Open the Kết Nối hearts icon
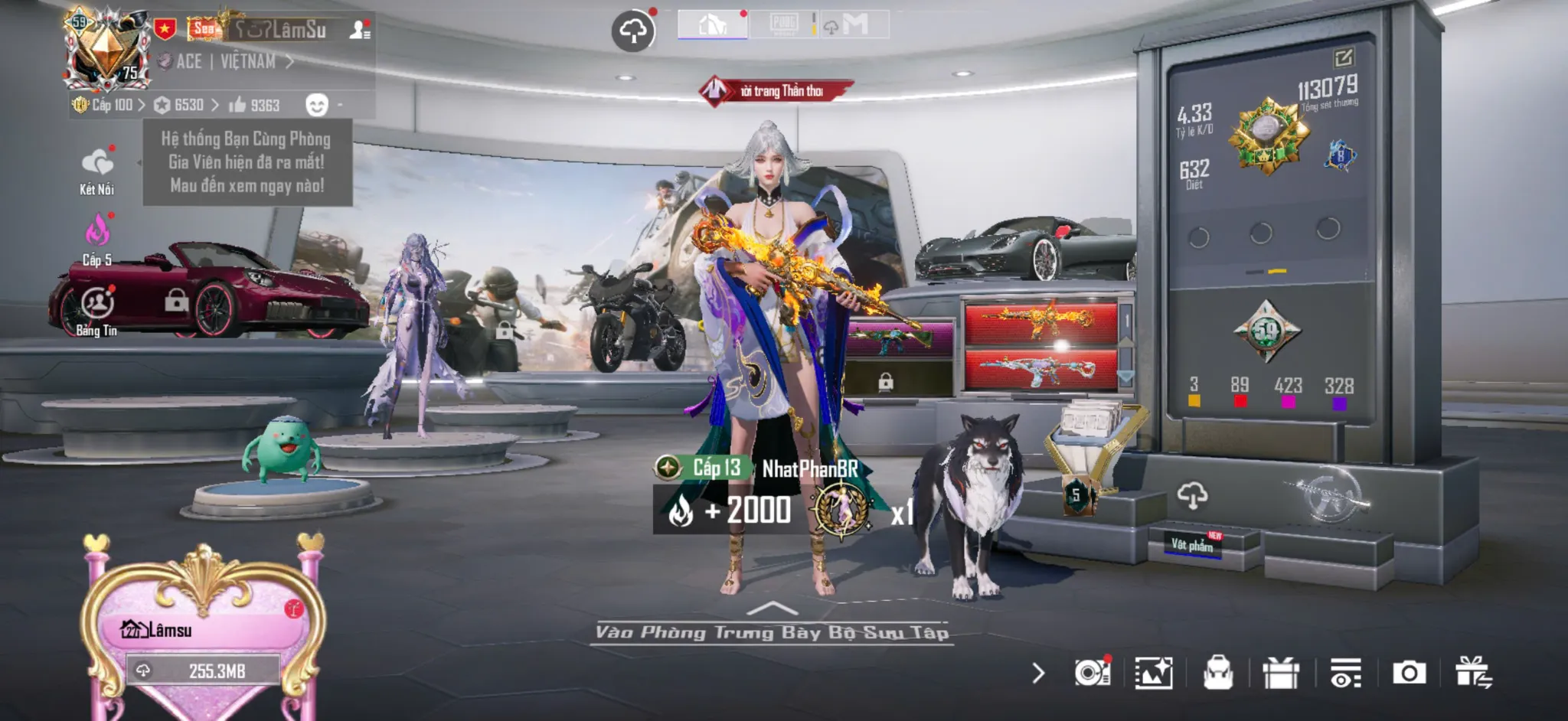Viewport: 1568px width, 721px height. (x=97, y=163)
